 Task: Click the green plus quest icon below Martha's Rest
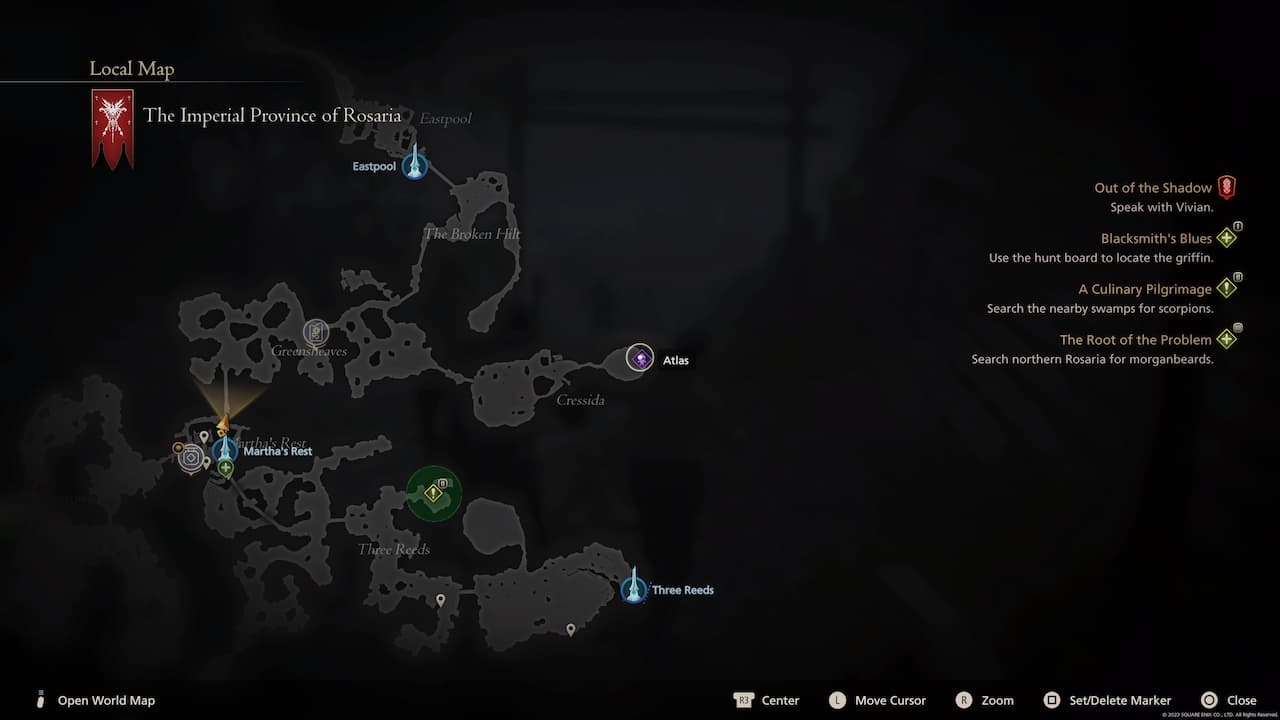pyautogui.click(x=225, y=468)
